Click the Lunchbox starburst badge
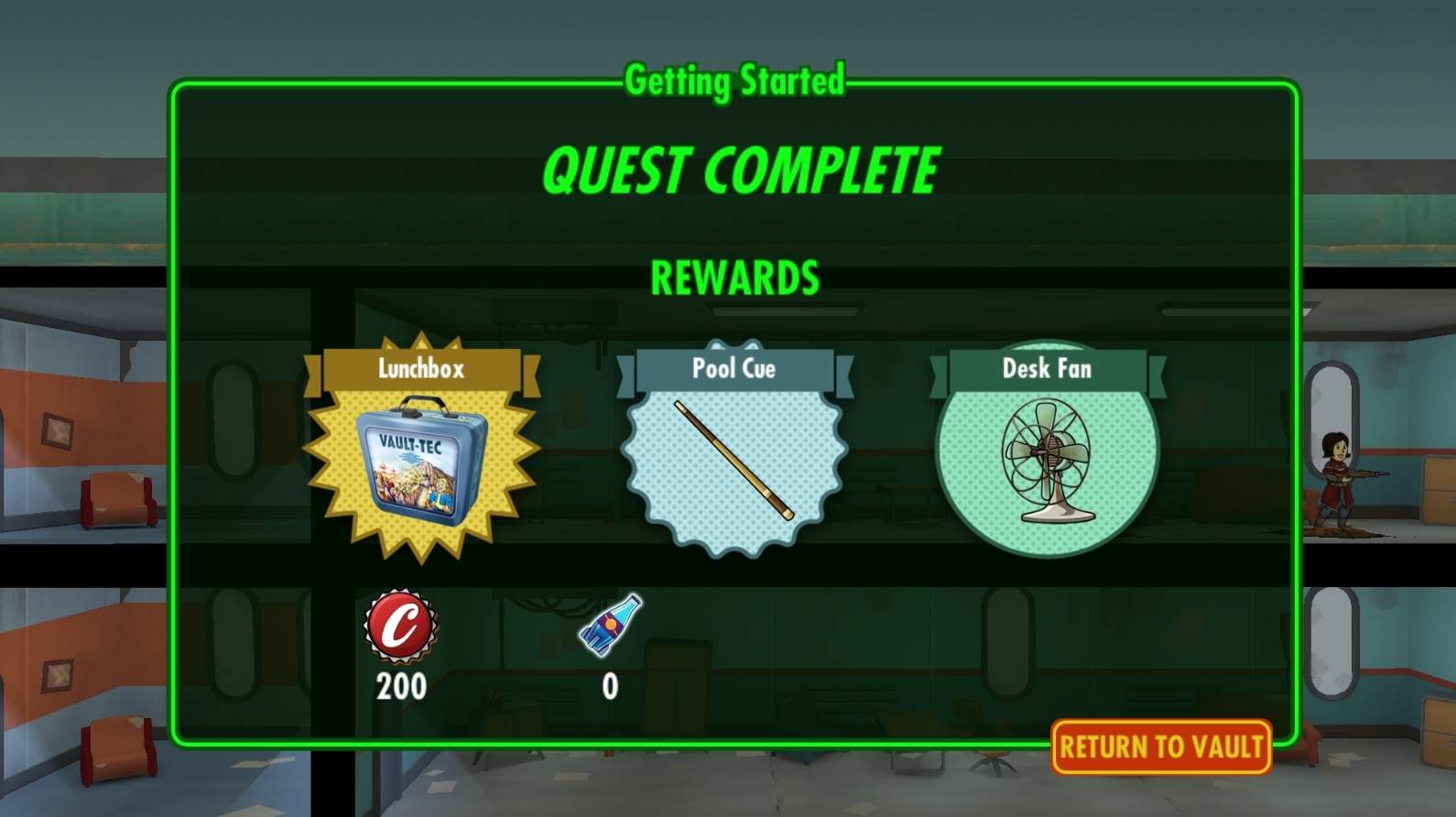Screen dimensions: 1456x817 pyautogui.click(x=421, y=467)
